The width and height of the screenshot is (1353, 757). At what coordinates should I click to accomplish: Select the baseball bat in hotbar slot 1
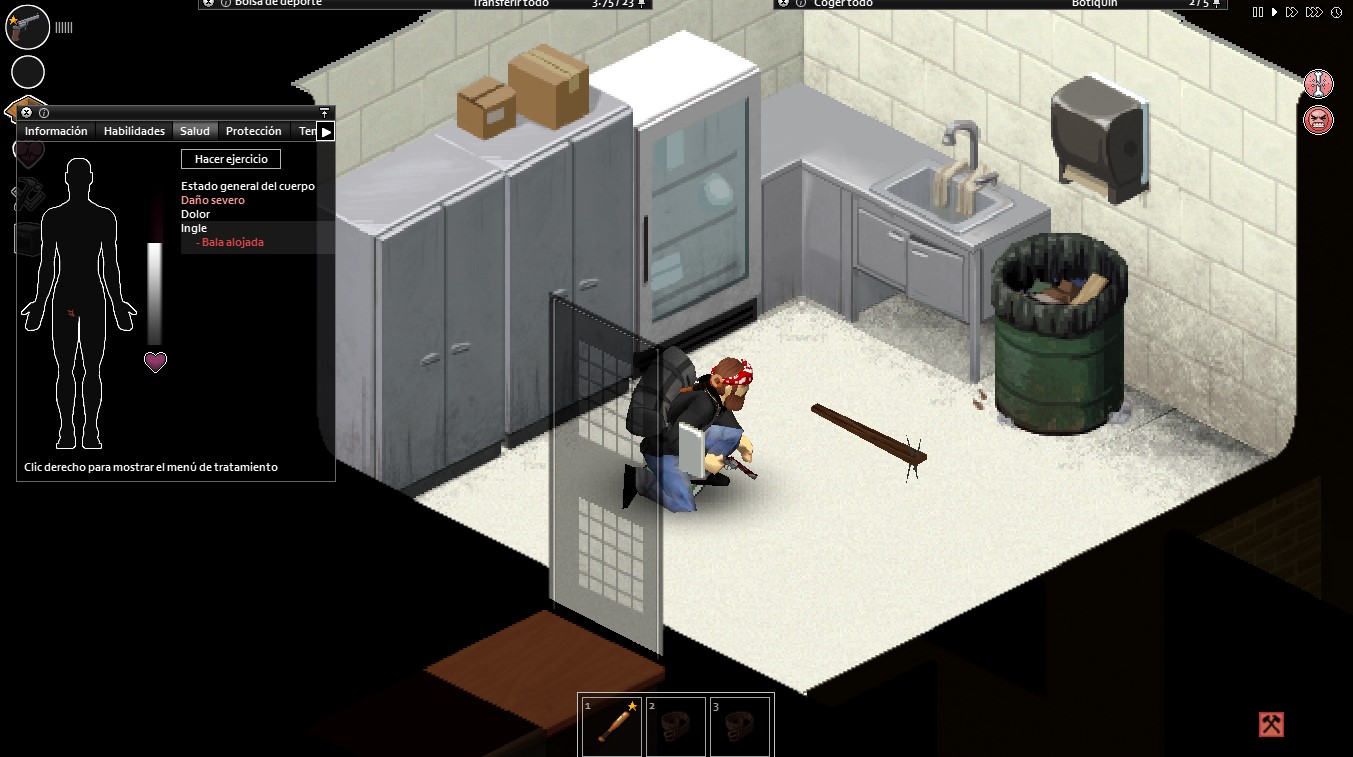click(x=610, y=727)
